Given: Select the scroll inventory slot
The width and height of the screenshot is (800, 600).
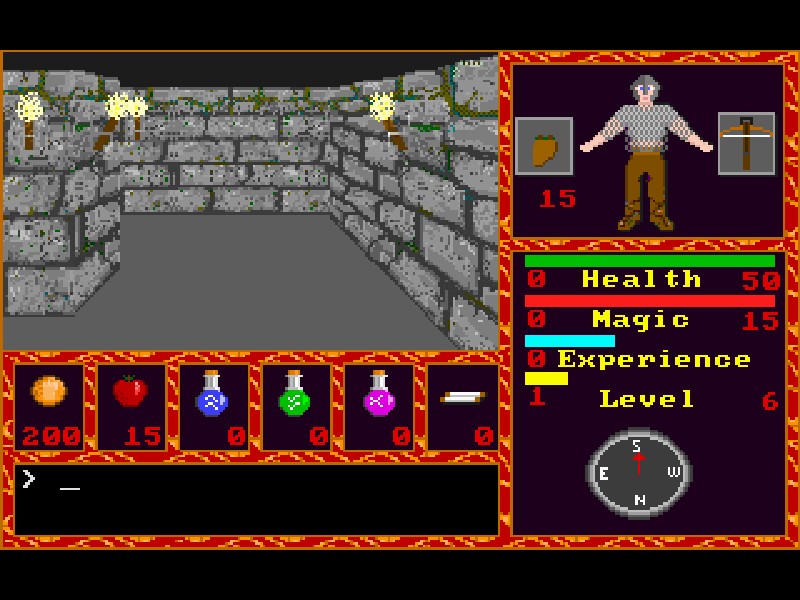Looking at the screenshot, I should coord(462,406).
